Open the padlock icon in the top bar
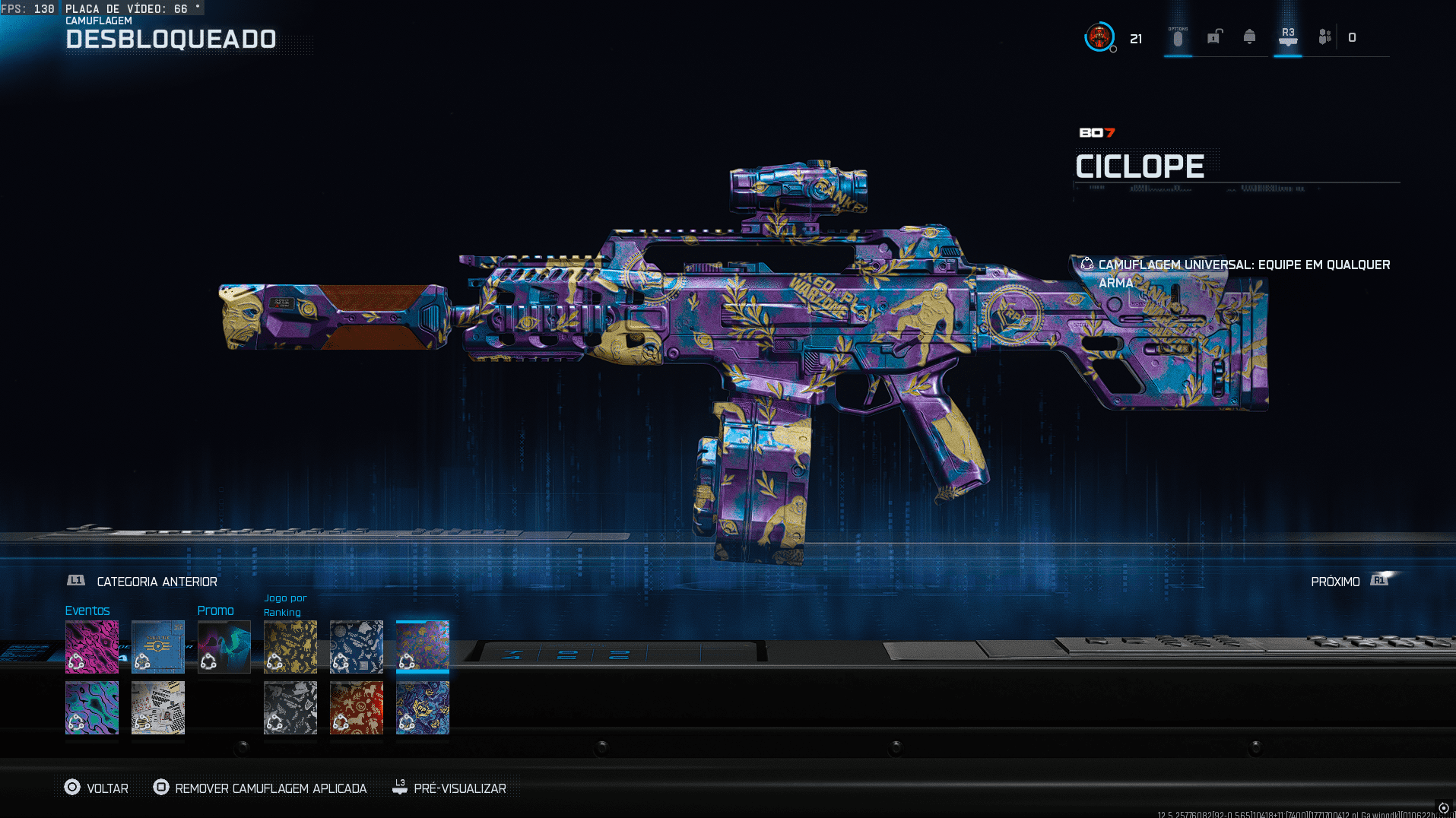Image resolution: width=1456 pixels, height=818 pixels. tap(1214, 36)
